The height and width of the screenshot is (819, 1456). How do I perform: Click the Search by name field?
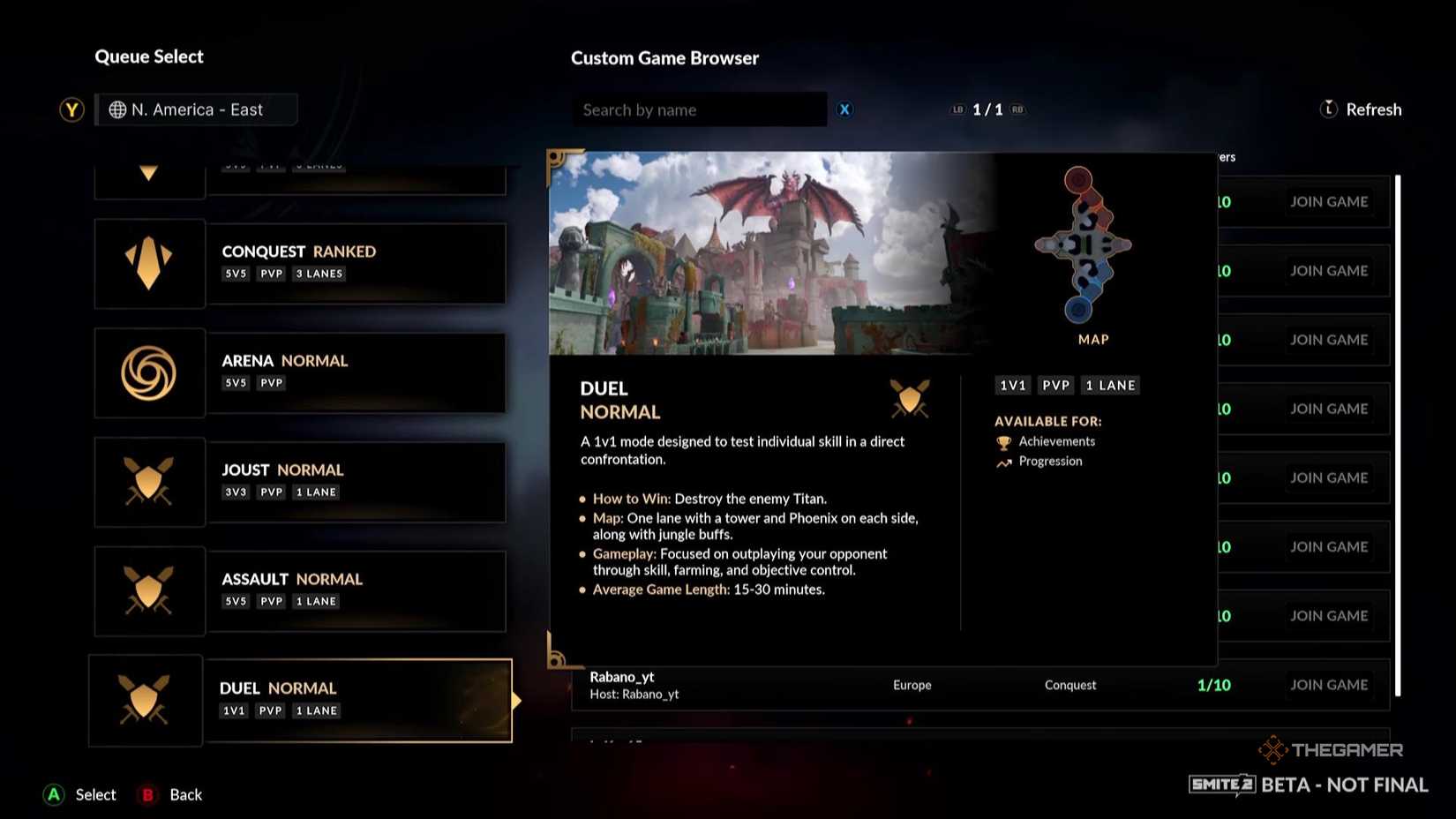700,109
